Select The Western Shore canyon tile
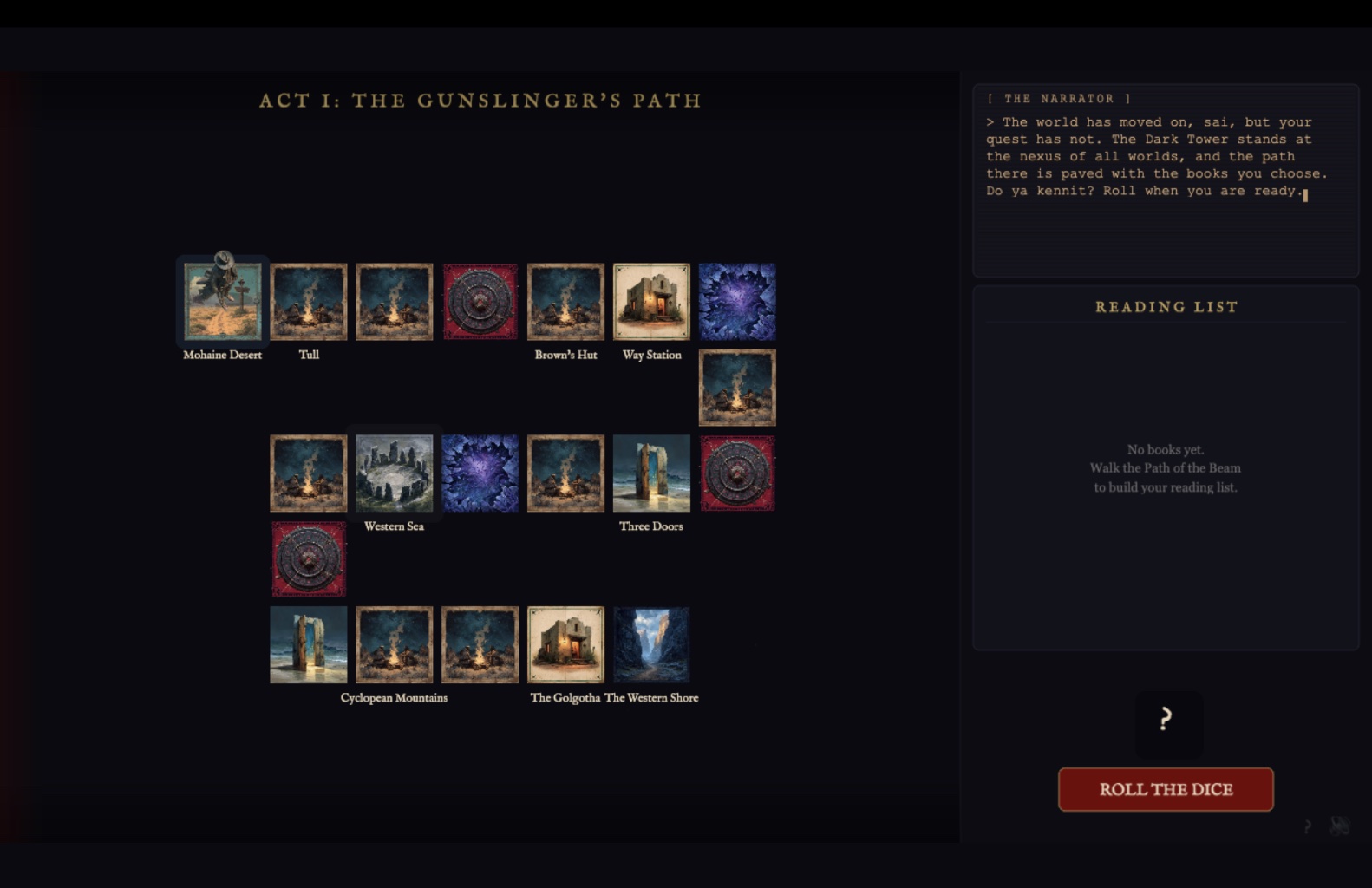The image size is (1372, 888). 651,645
